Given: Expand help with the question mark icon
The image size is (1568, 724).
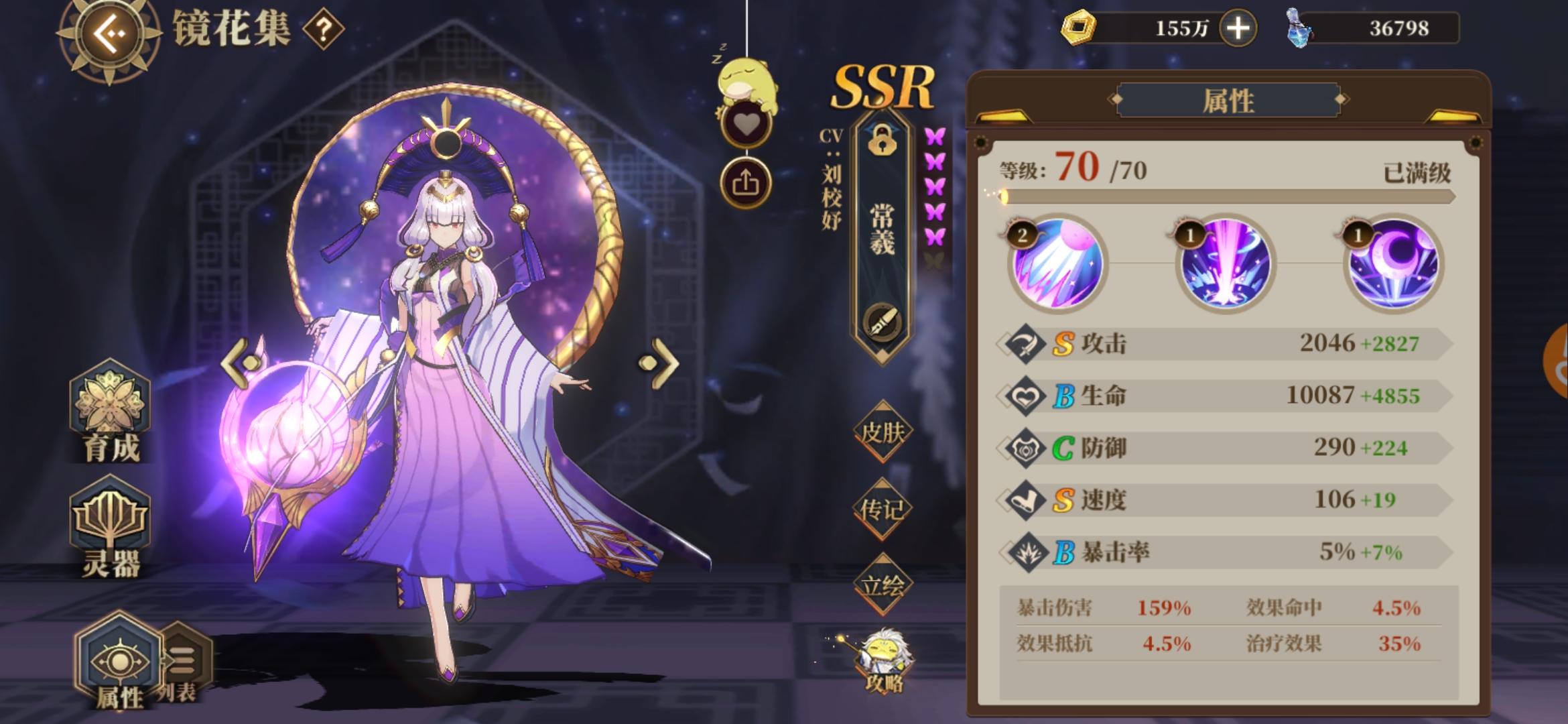Looking at the screenshot, I should [x=322, y=29].
